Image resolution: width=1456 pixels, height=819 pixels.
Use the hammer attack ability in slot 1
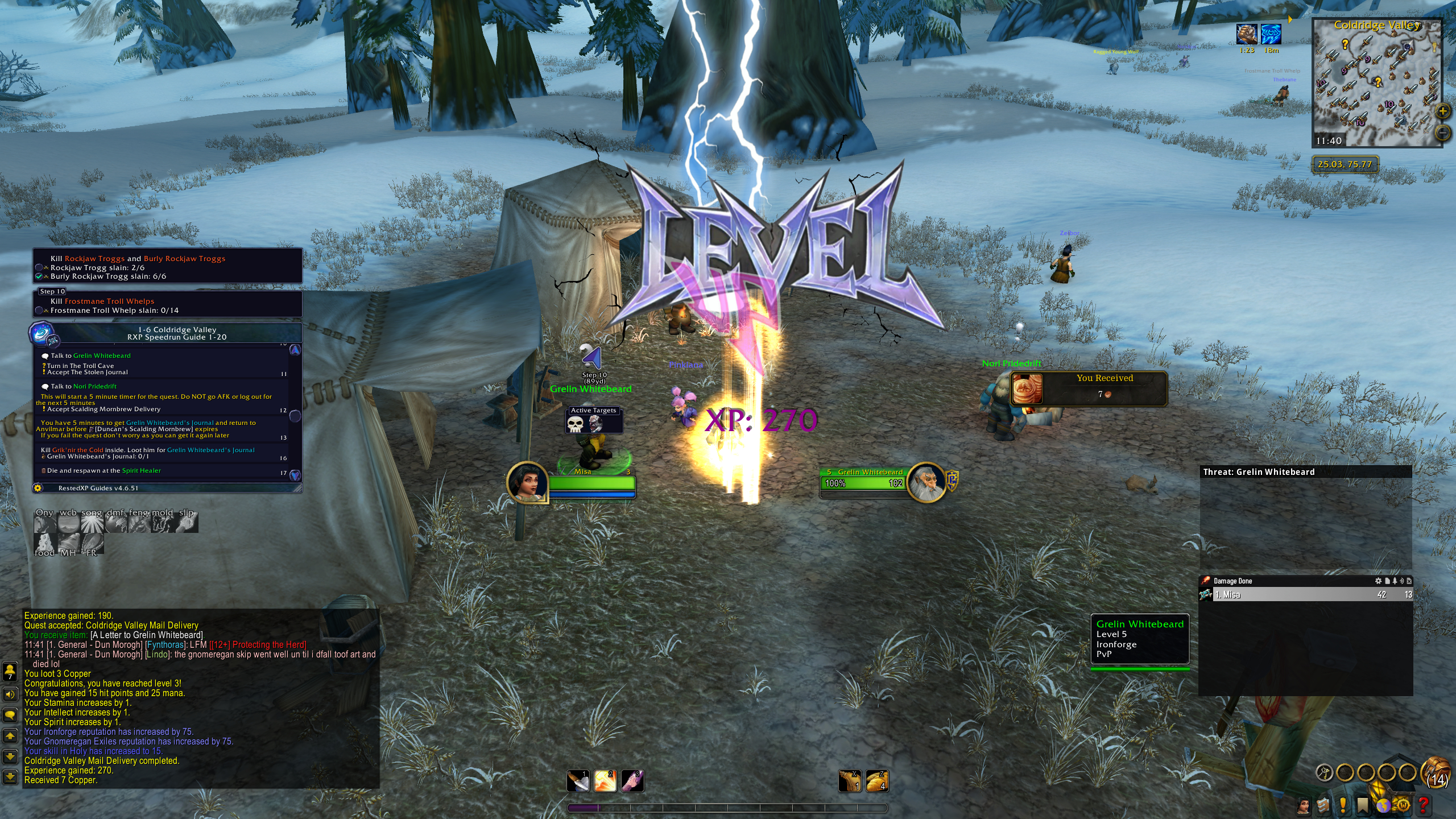click(x=578, y=781)
